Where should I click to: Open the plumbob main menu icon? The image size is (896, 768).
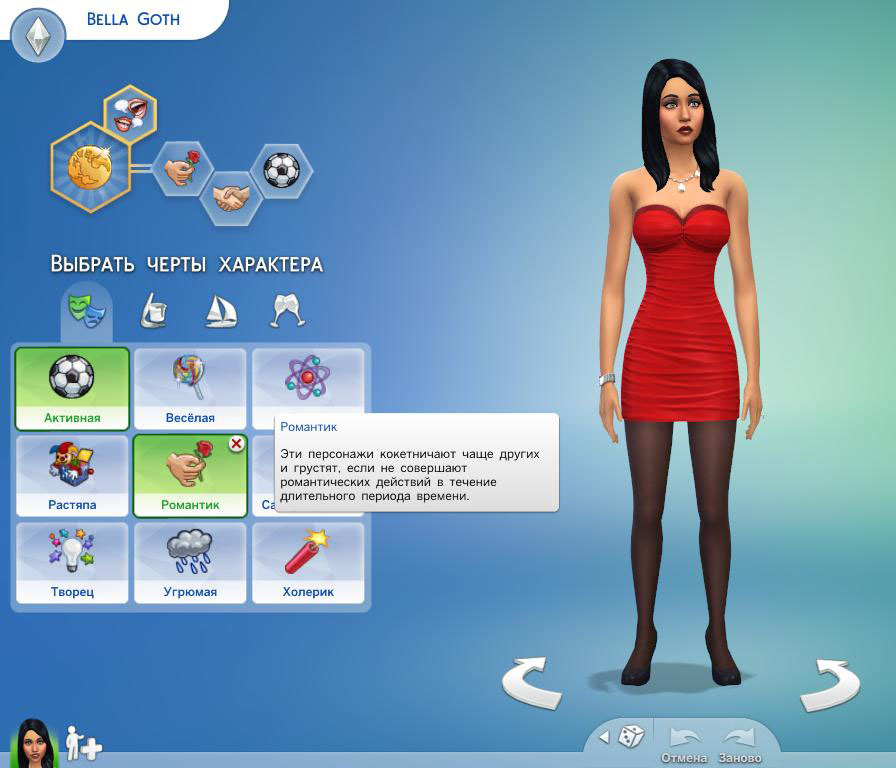(38, 37)
